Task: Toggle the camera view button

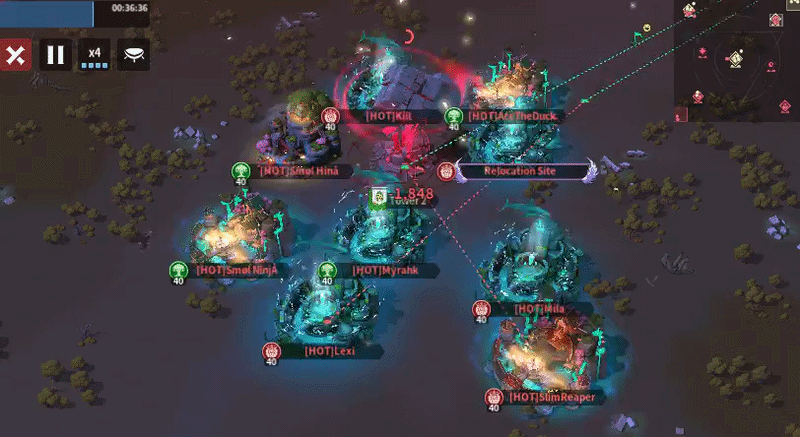Action: (135, 55)
